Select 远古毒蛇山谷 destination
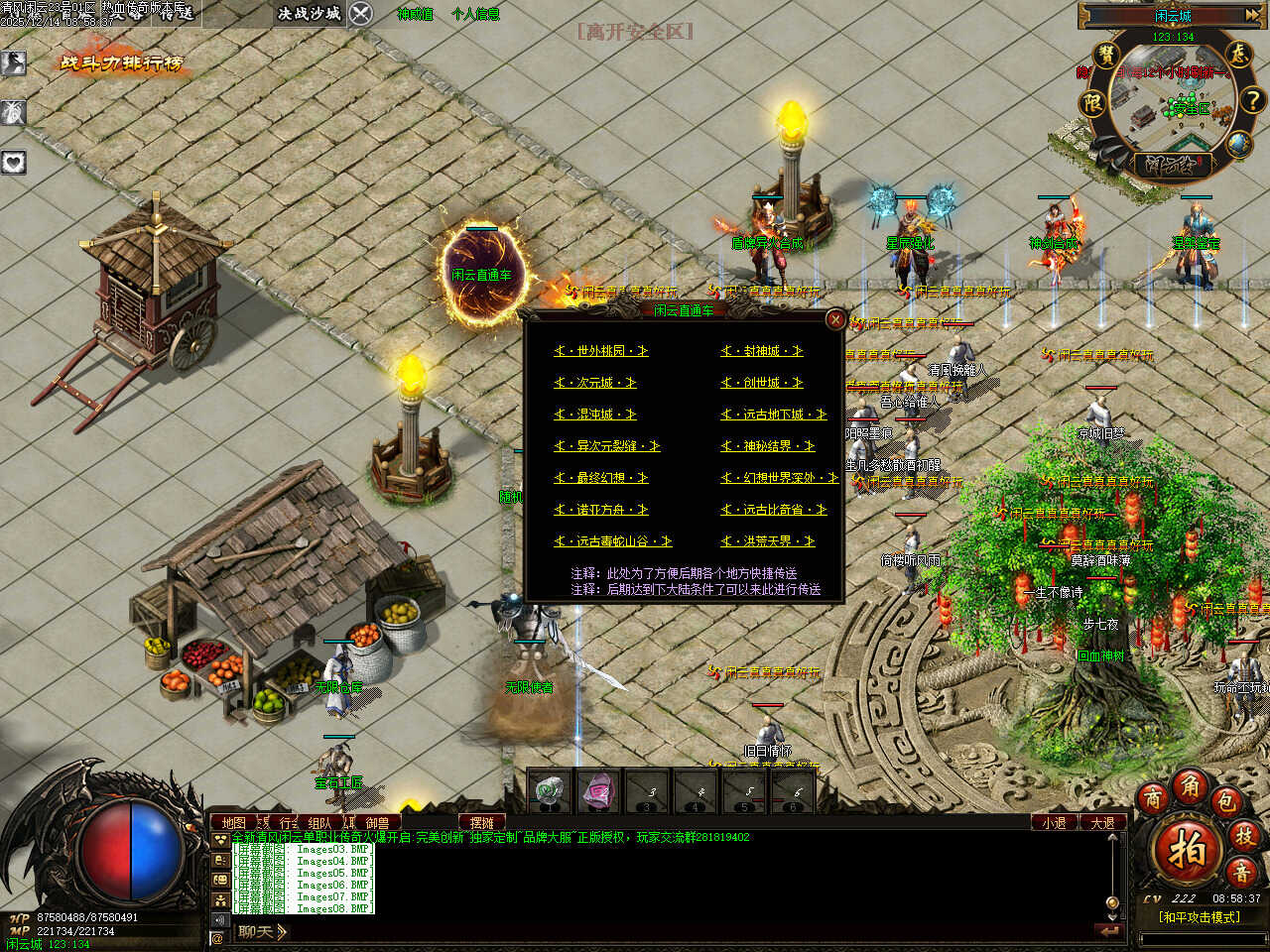 point(613,541)
